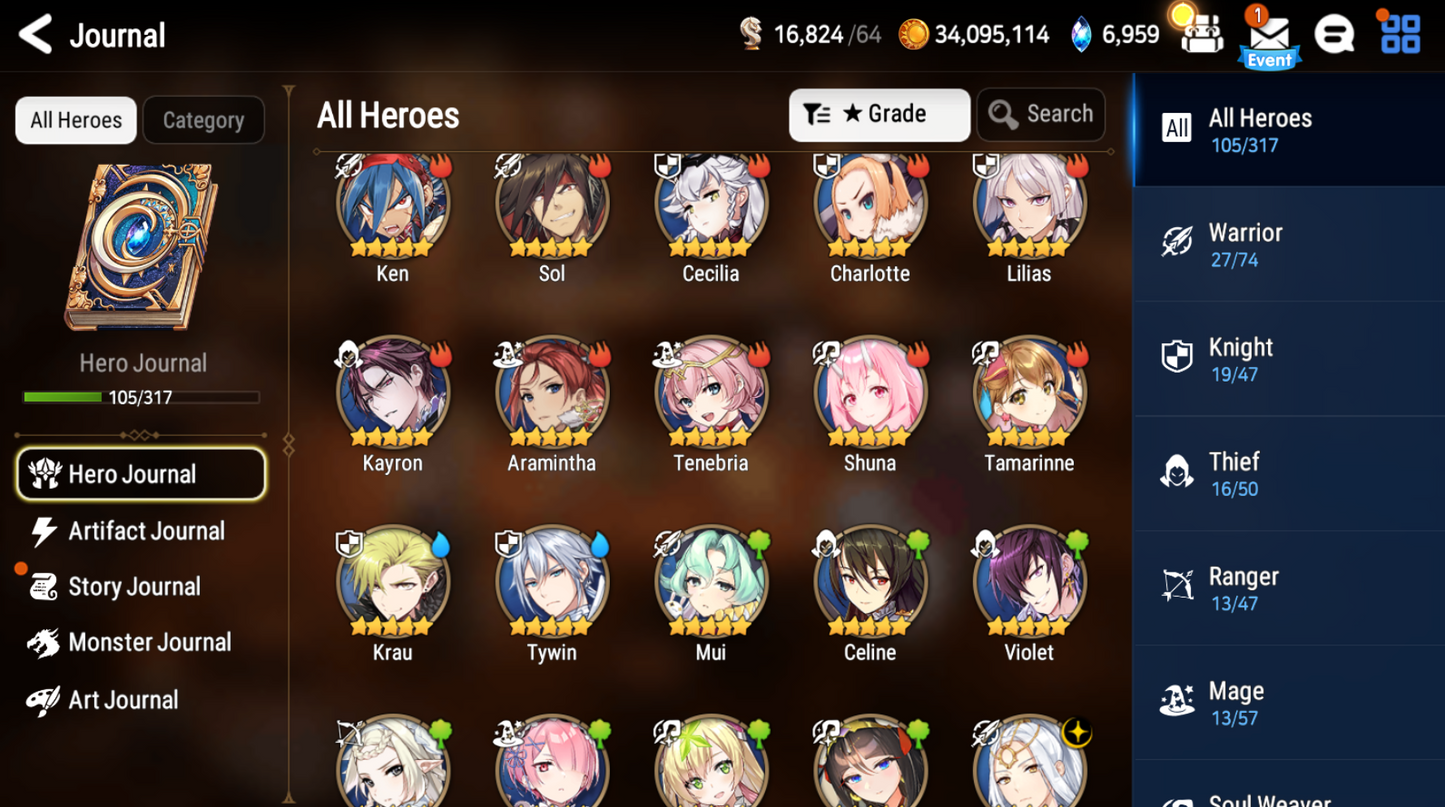
Task: Toggle the All Heroes filter on the left
Action: pyautogui.click(x=75, y=120)
